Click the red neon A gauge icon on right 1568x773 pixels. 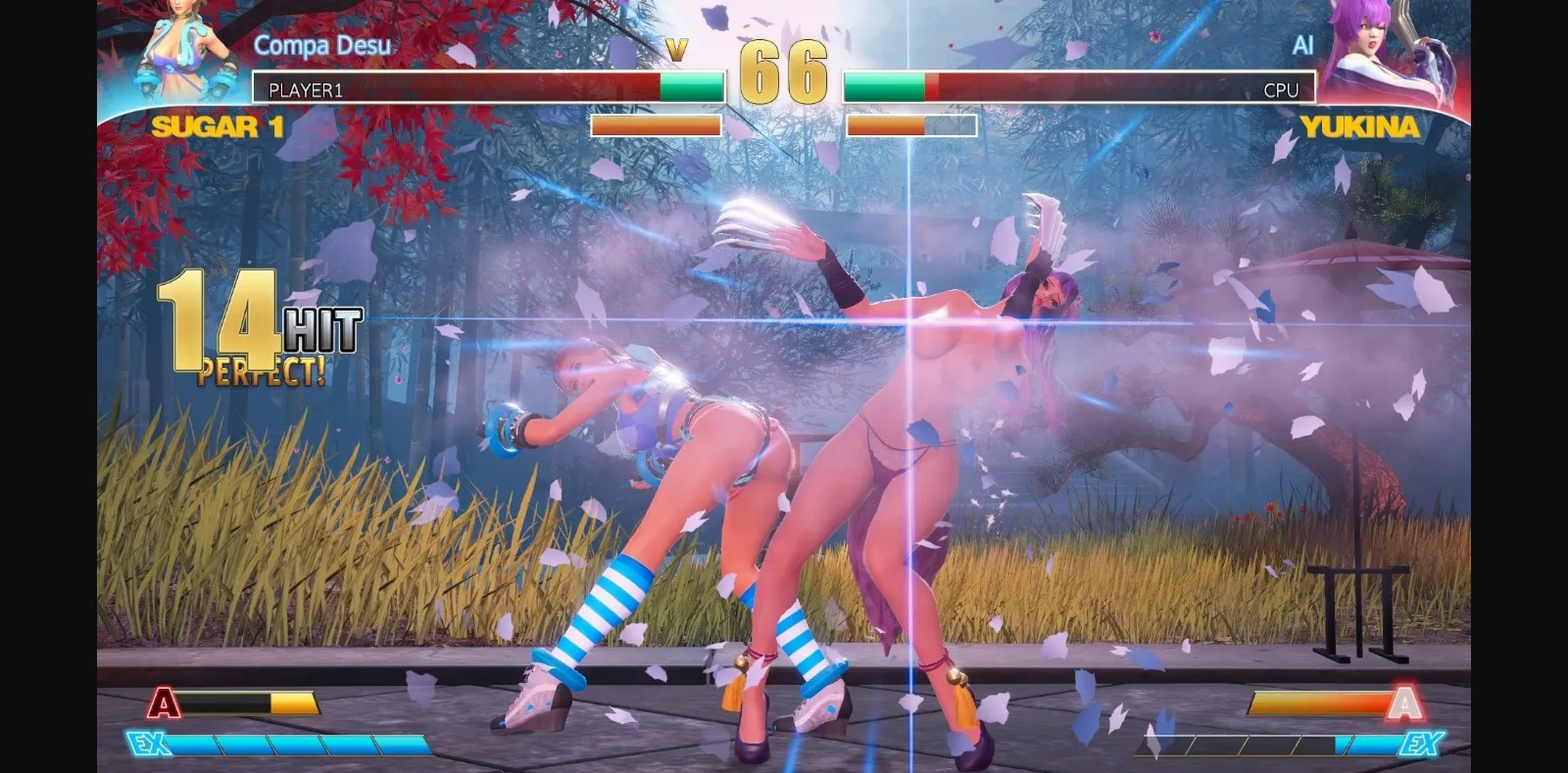pos(1405,703)
